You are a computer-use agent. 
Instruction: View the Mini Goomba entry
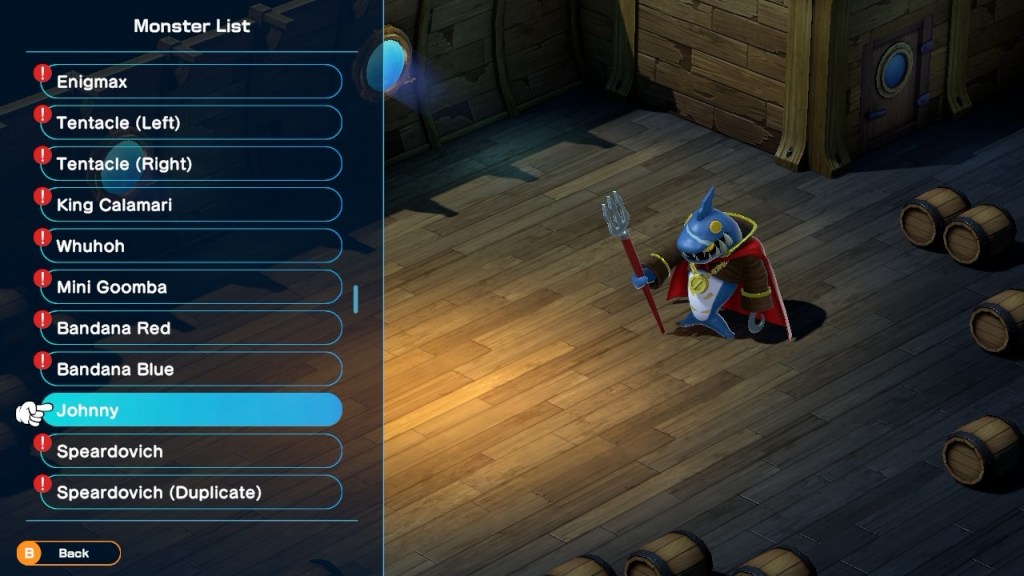pos(190,287)
